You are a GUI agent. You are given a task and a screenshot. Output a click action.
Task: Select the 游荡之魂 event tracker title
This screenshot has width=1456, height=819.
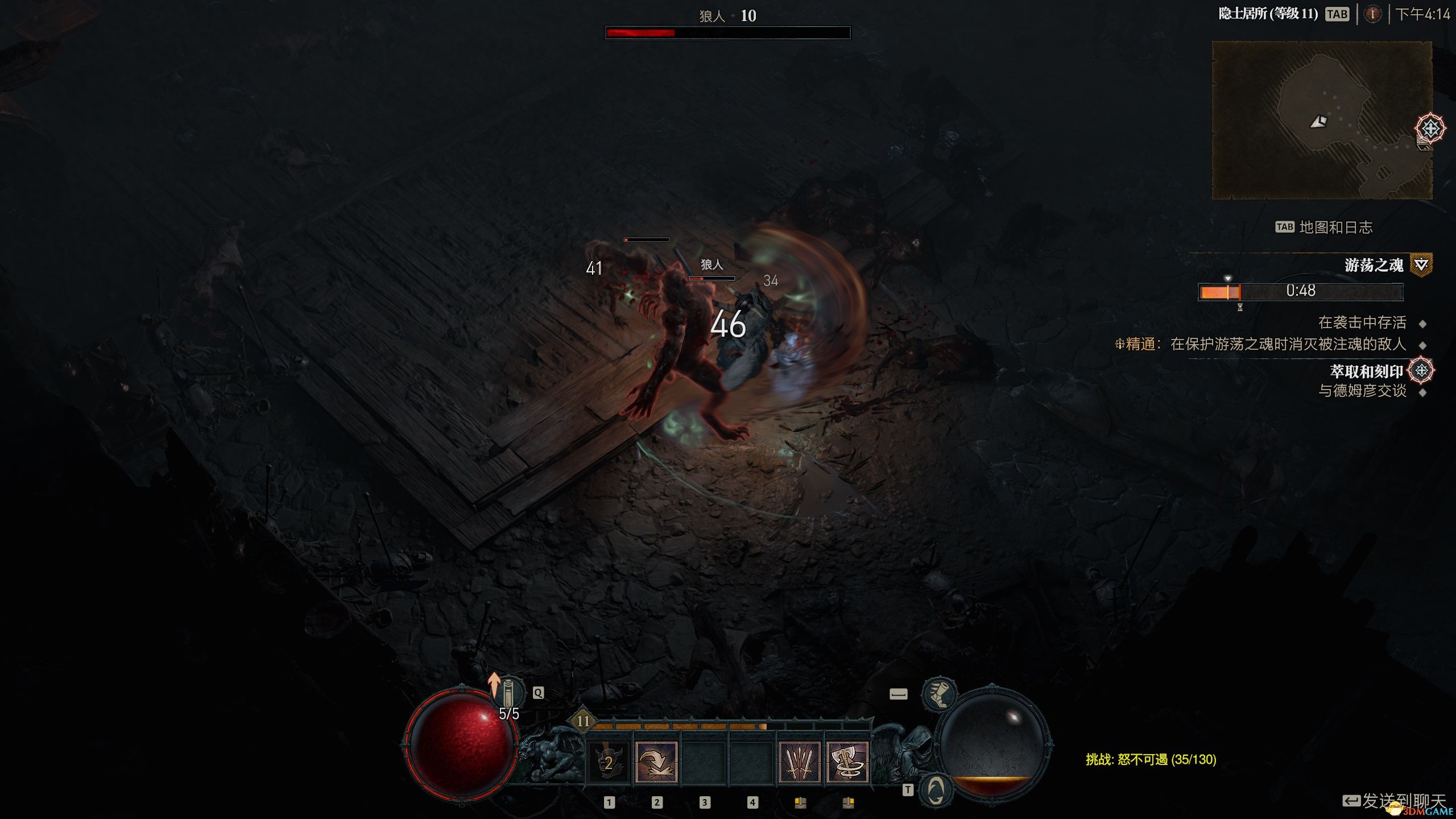(x=1373, y=265)
